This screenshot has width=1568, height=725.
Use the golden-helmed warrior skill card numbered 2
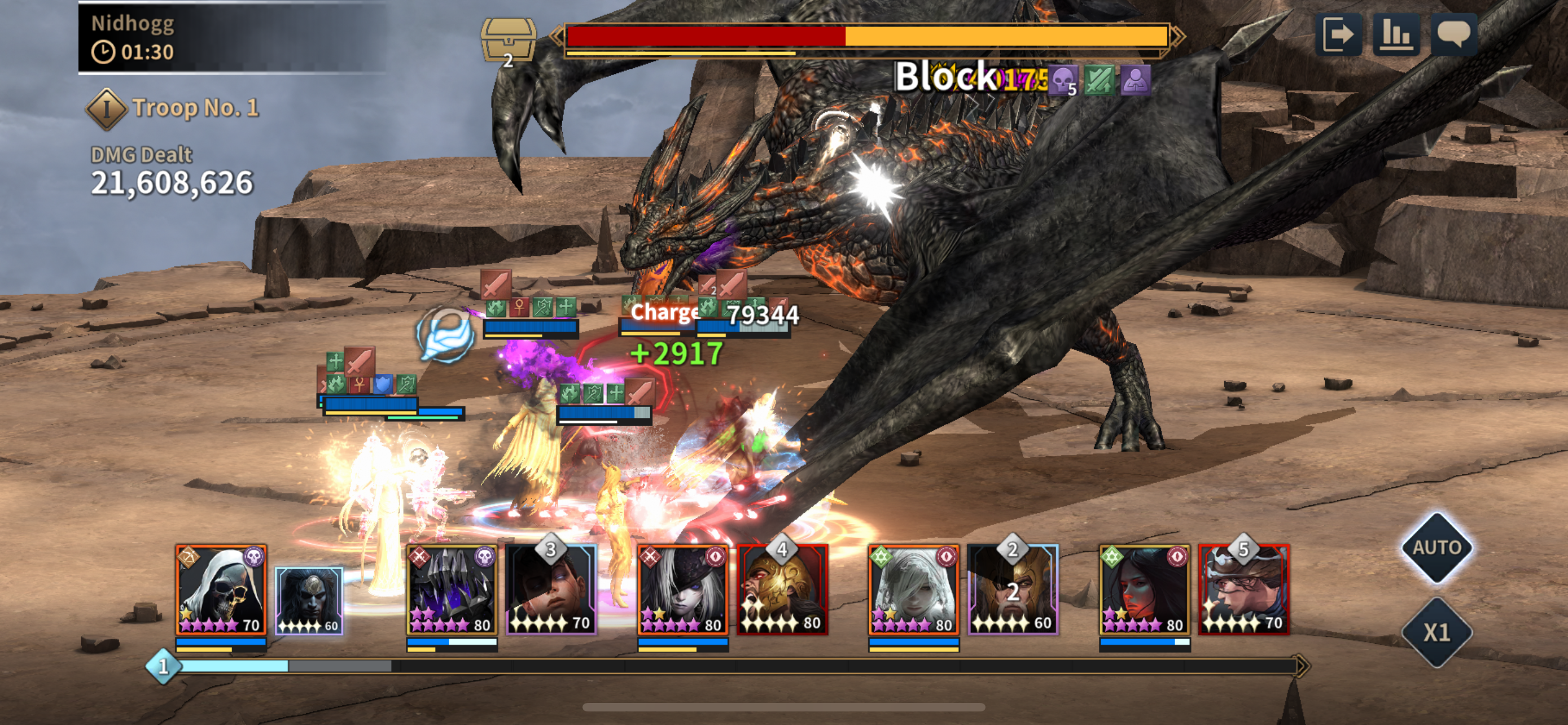[1013, 590]
